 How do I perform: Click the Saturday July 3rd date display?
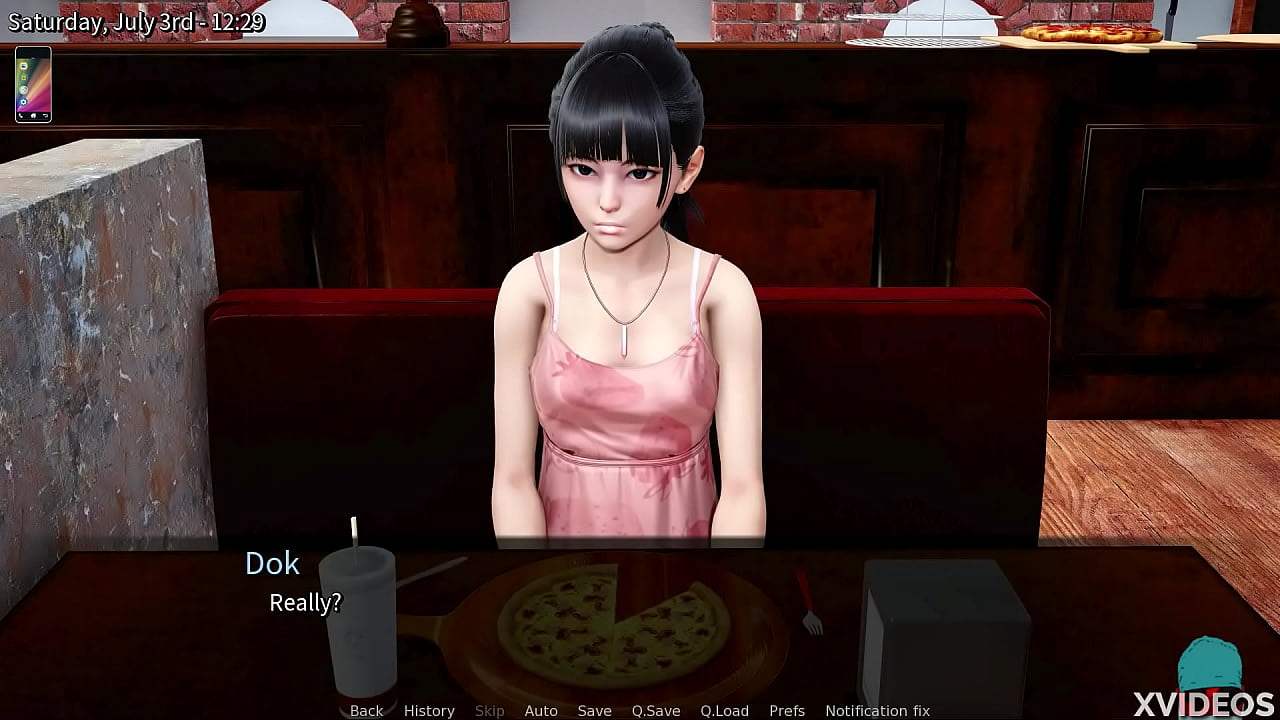coord(138,19)
